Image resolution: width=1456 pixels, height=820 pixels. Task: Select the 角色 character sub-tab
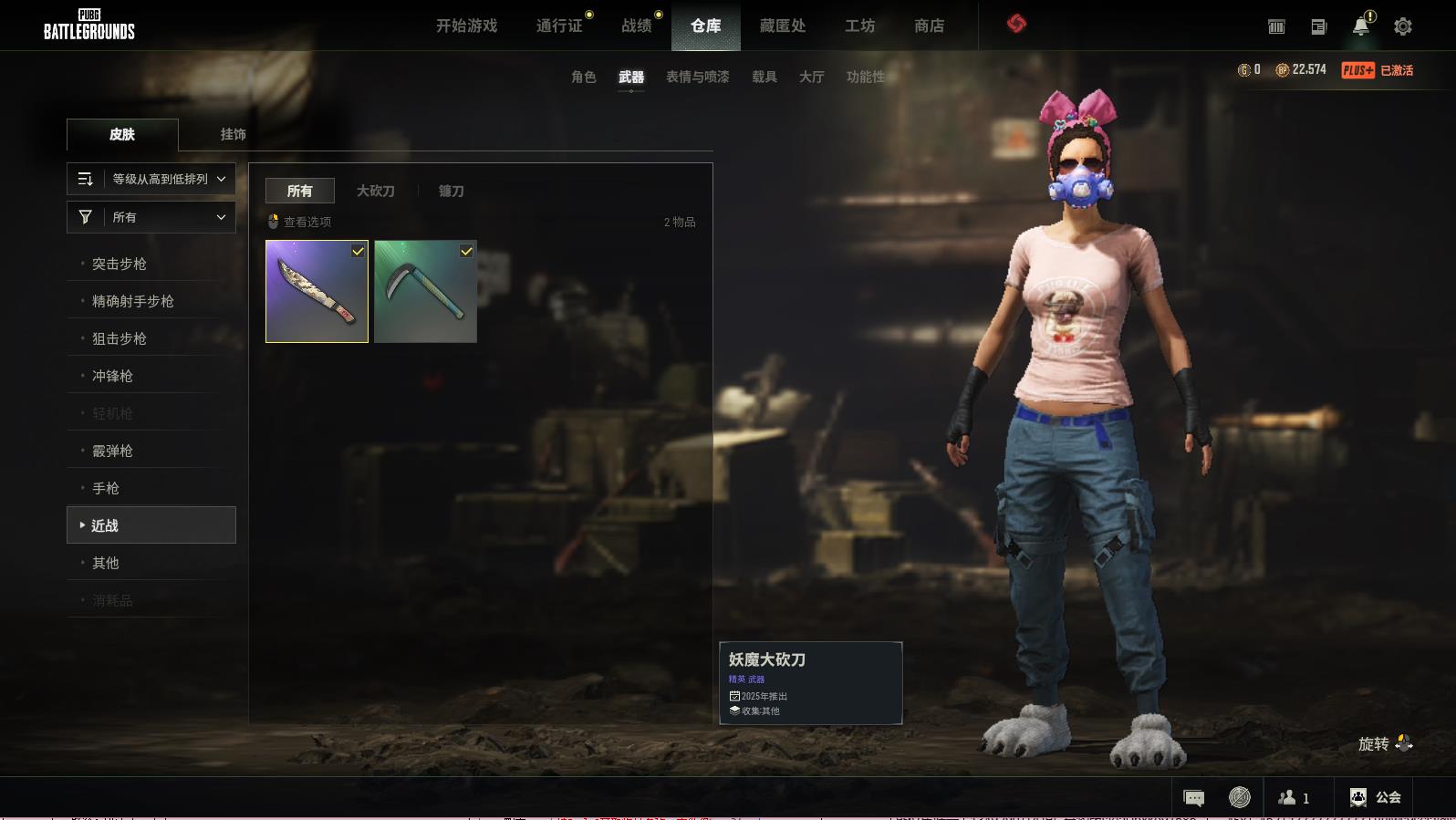(583, 77)
